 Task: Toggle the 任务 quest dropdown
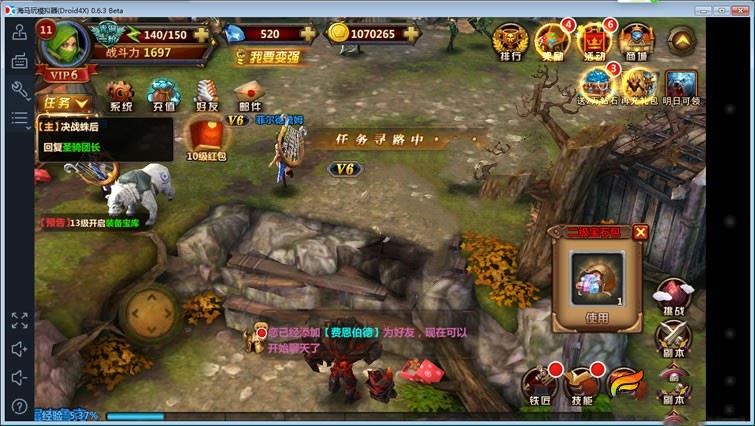pyautogui.click(x=65, y=102)
